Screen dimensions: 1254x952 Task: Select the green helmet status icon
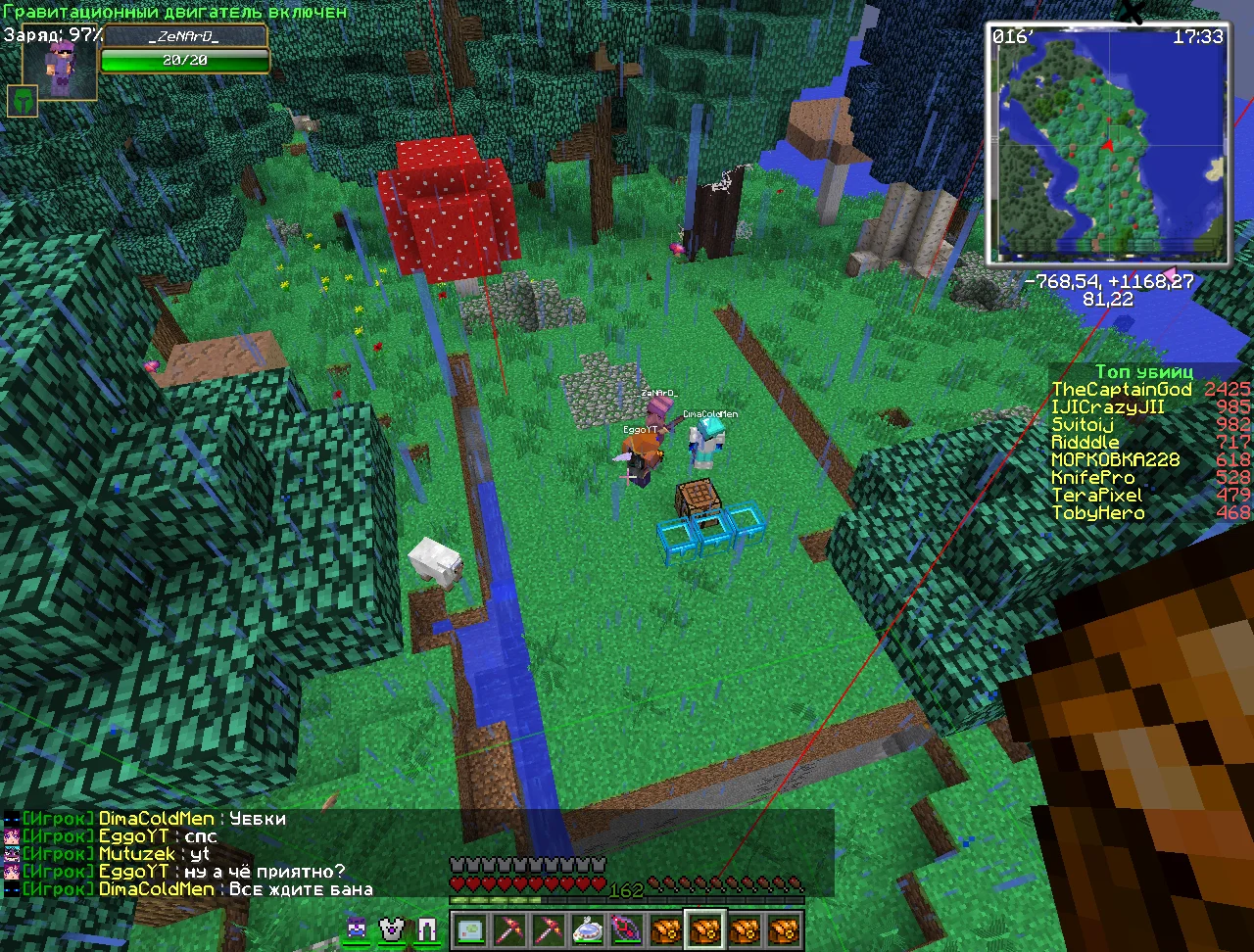point(23,100)
